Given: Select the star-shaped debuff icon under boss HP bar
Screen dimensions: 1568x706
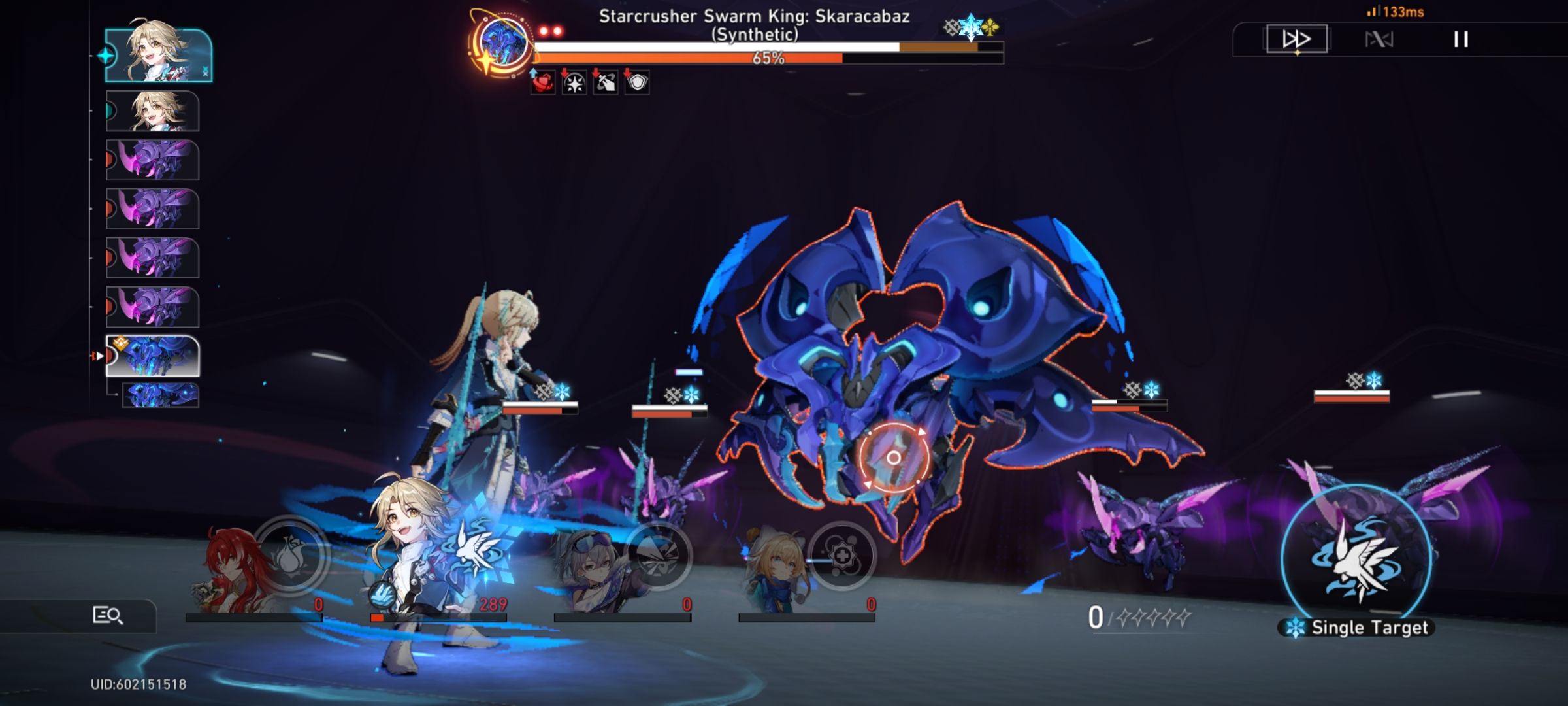Looking at the screenshot, I should click(x=573, y=83).
